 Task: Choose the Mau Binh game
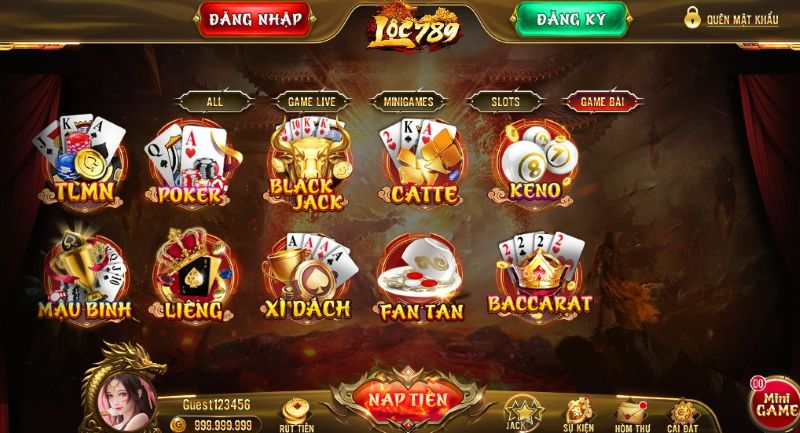tap(84, 278)
